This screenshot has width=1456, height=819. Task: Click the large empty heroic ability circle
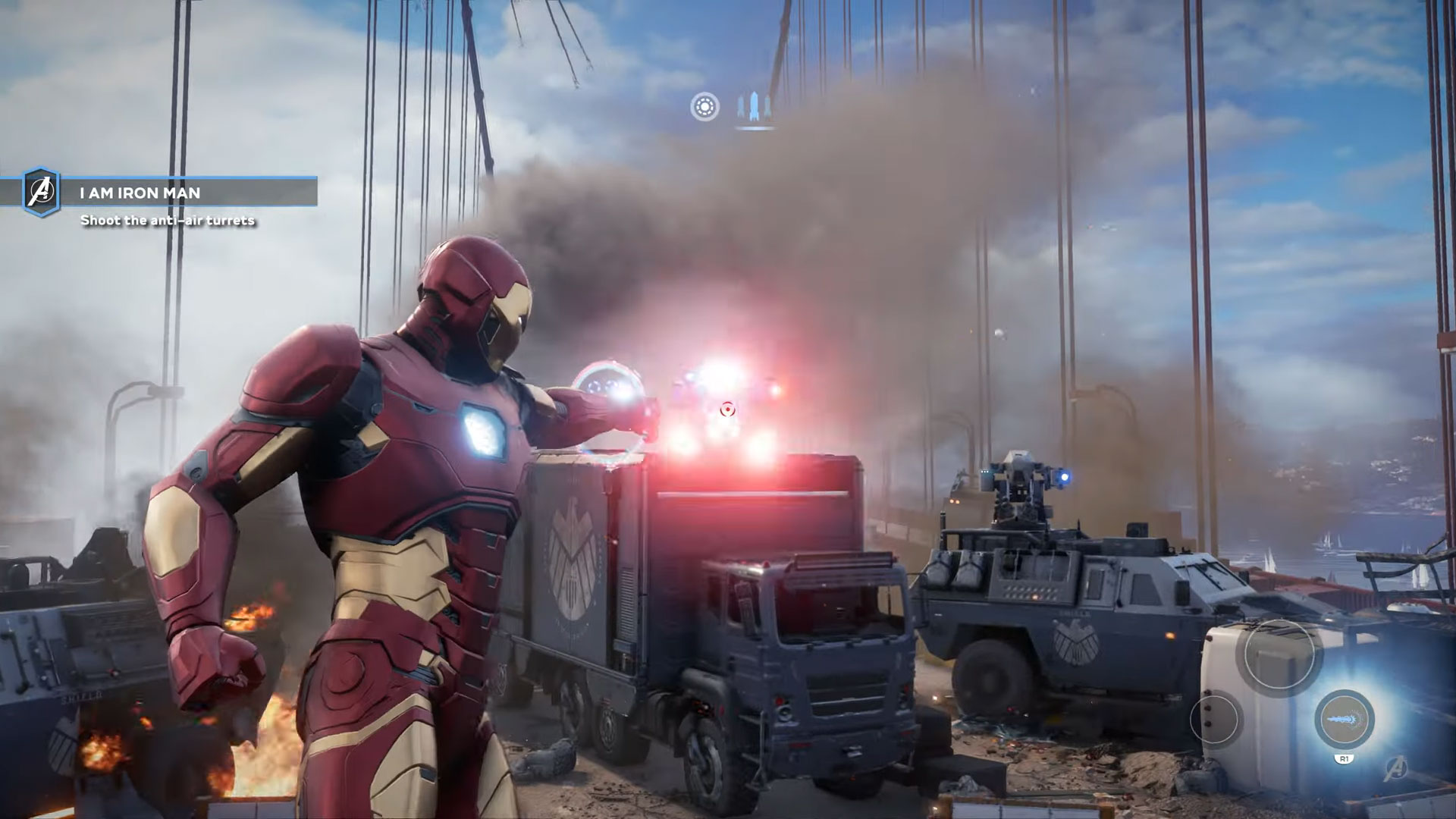[x=1279, y=655]
